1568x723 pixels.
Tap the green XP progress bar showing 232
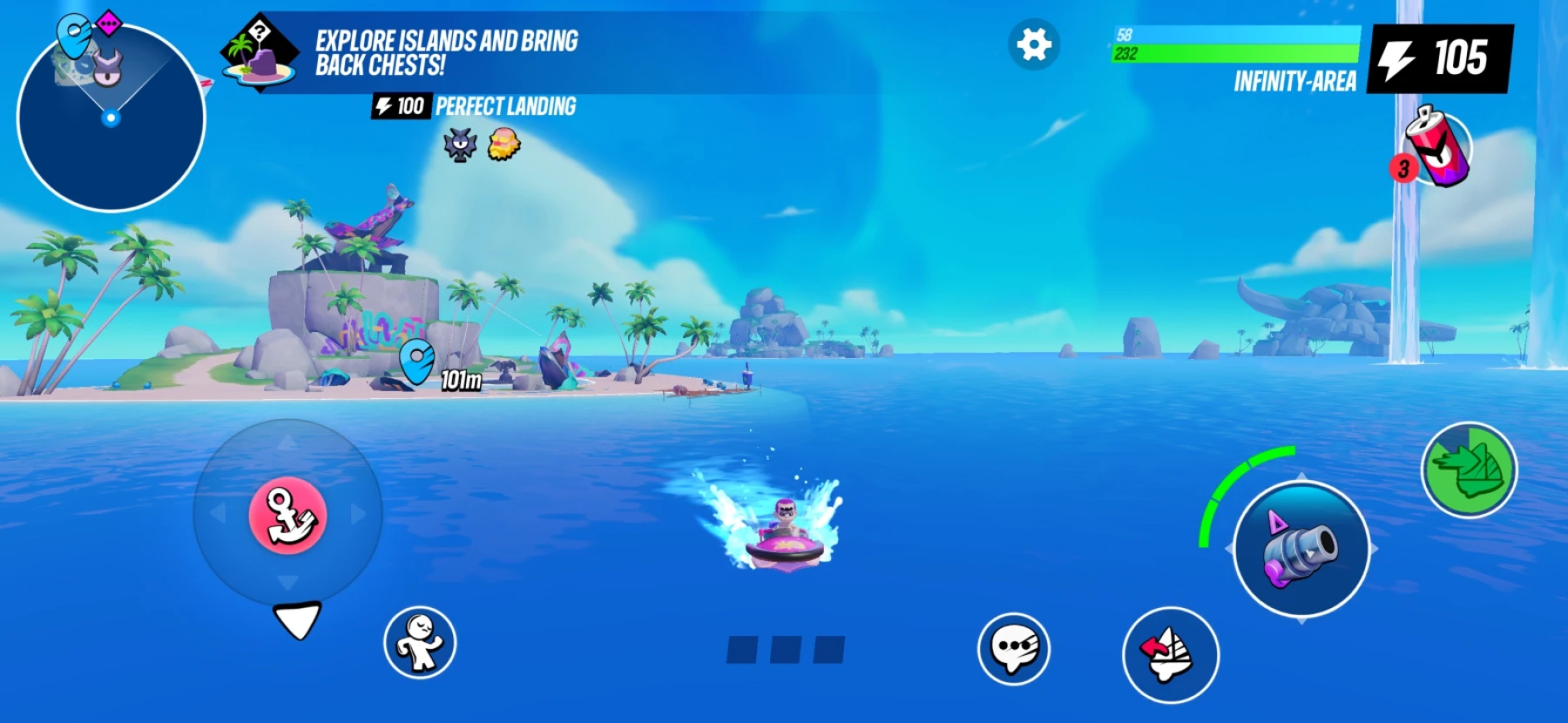1237,55
